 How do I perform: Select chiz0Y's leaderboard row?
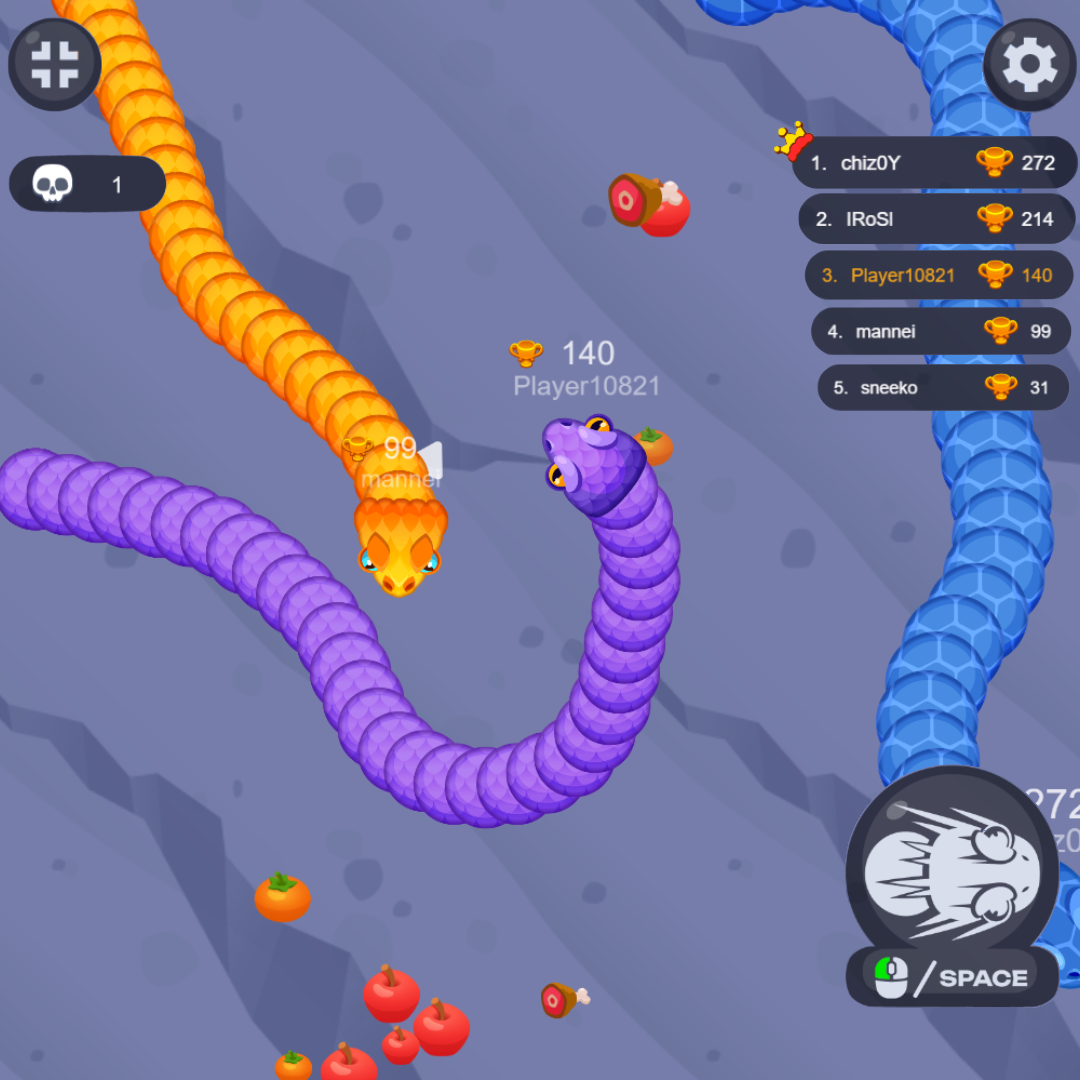coord(934,163)
